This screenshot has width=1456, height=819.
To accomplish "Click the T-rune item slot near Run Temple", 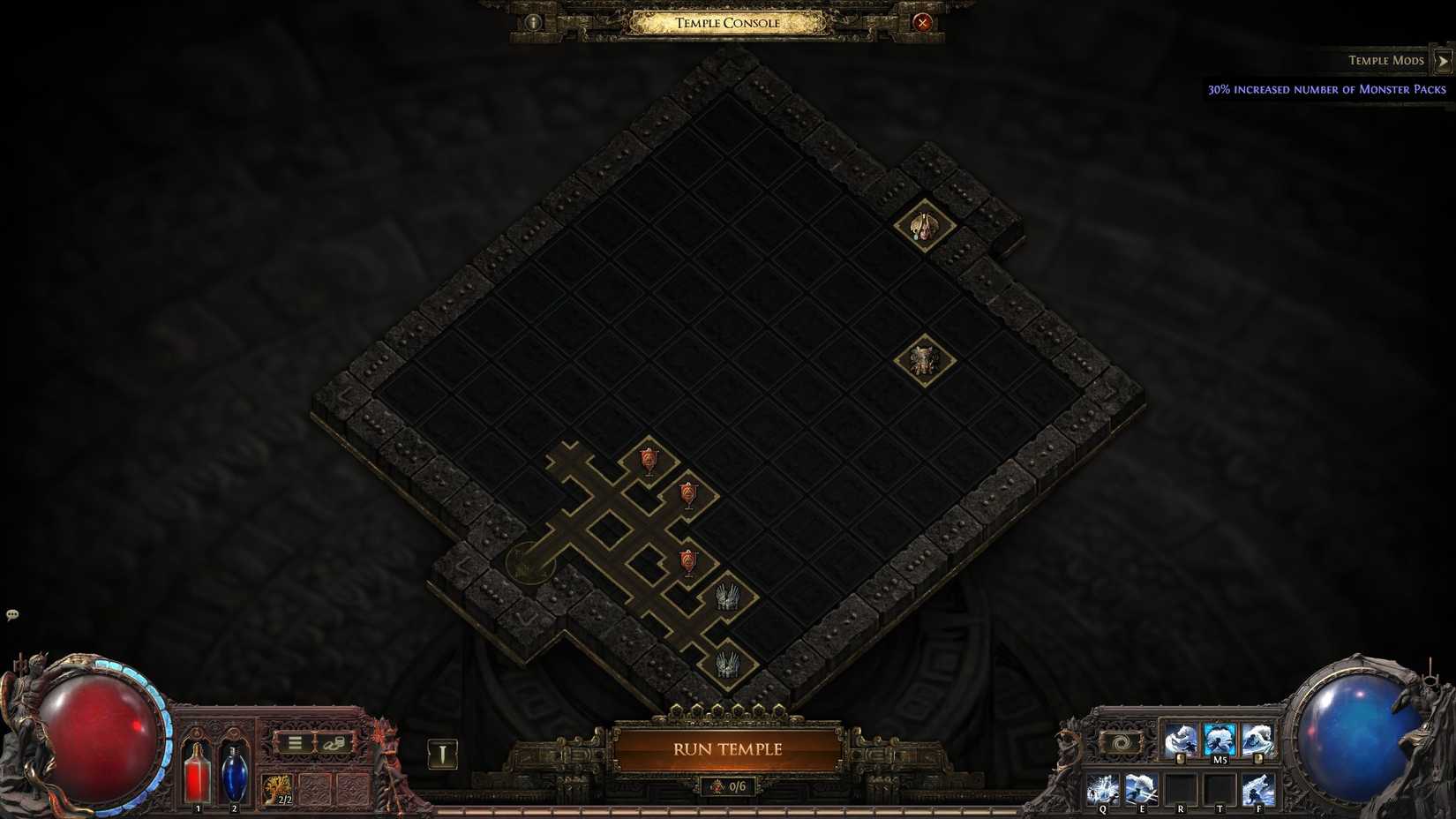I will [442, 753].
